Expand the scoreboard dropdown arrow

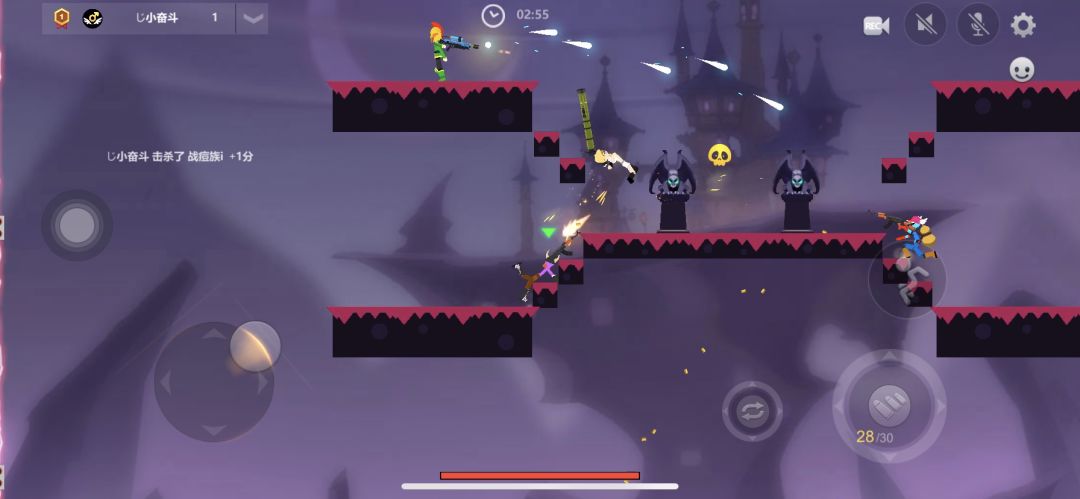pos(252,18)
